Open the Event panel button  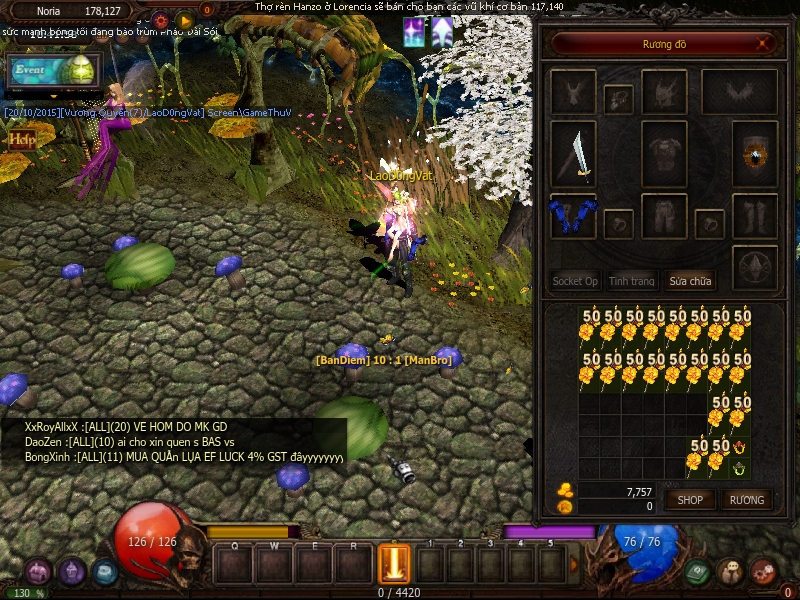pyautogui.click(x=52, y=72)
